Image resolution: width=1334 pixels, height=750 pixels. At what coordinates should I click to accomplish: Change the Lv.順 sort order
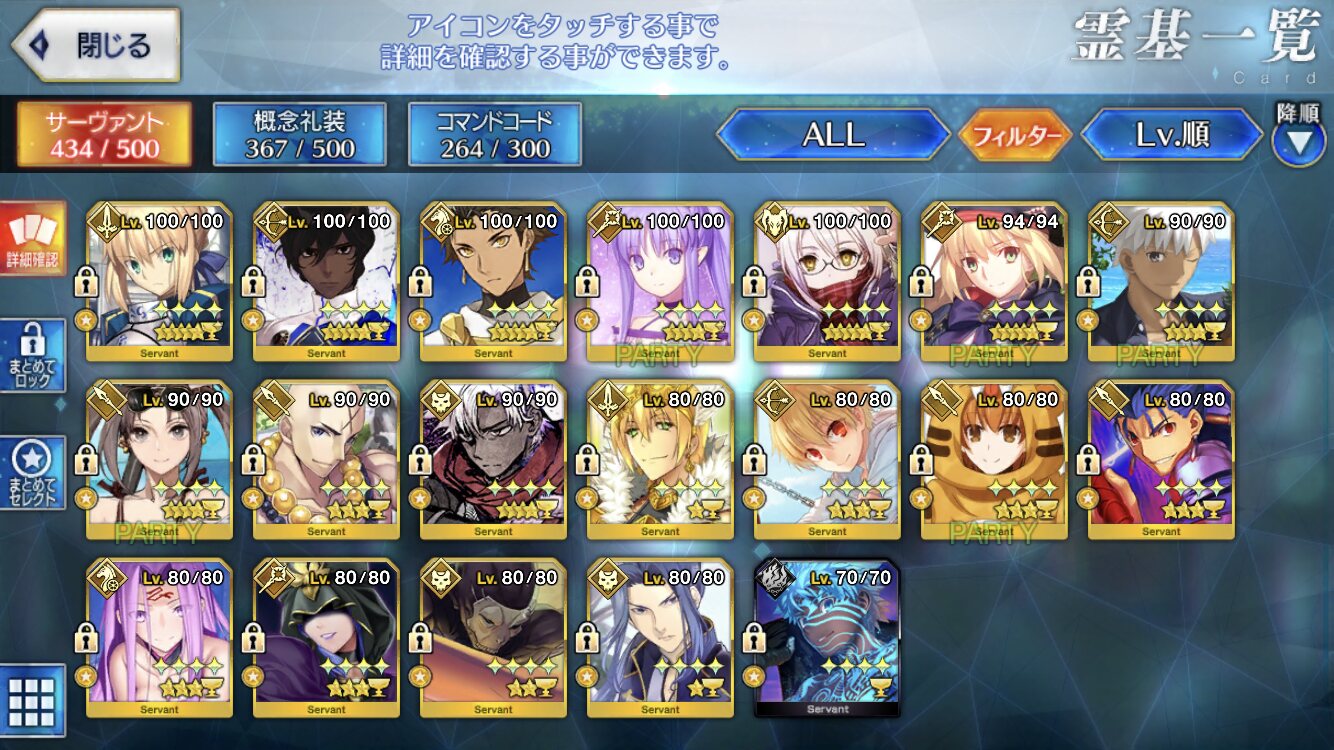(x=1172, y=135)
